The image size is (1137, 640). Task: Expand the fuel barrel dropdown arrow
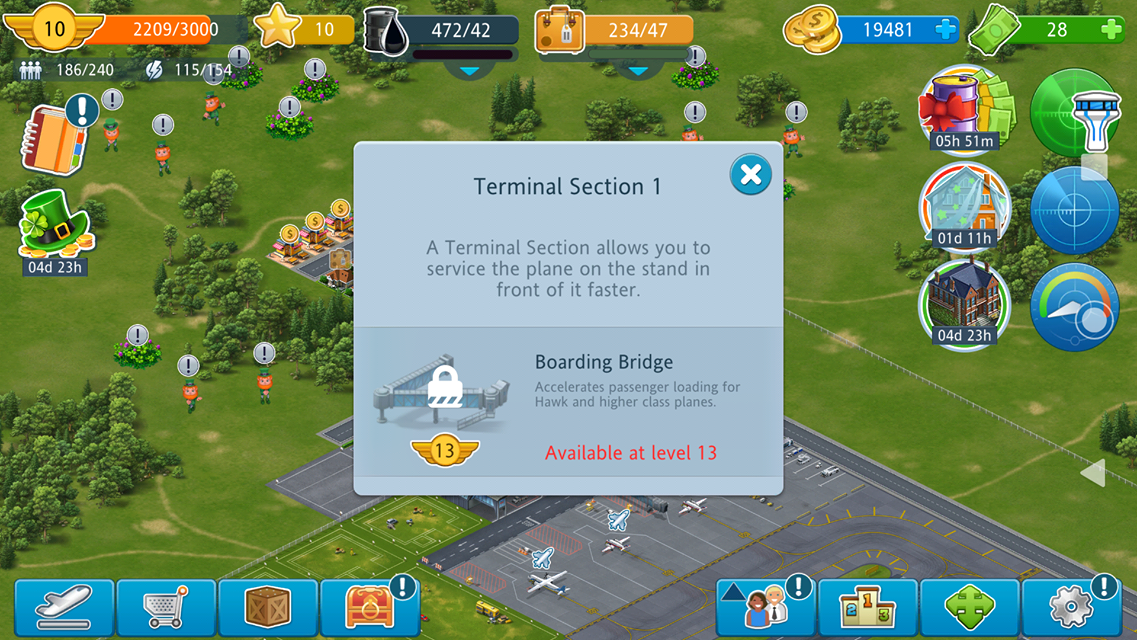click(x=469, y=70)
